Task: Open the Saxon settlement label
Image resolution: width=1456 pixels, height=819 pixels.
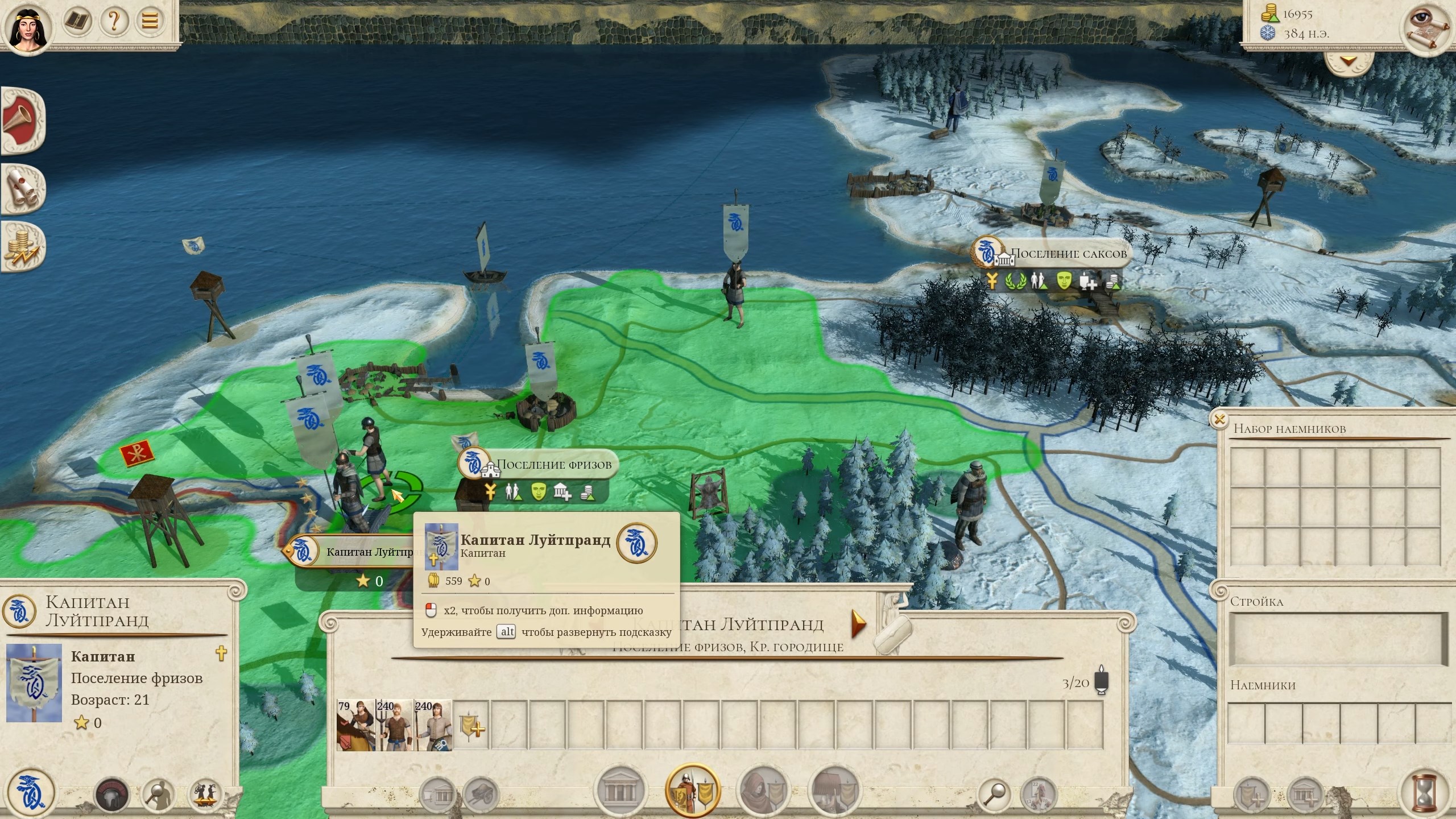Action: tap(1068, 254)
